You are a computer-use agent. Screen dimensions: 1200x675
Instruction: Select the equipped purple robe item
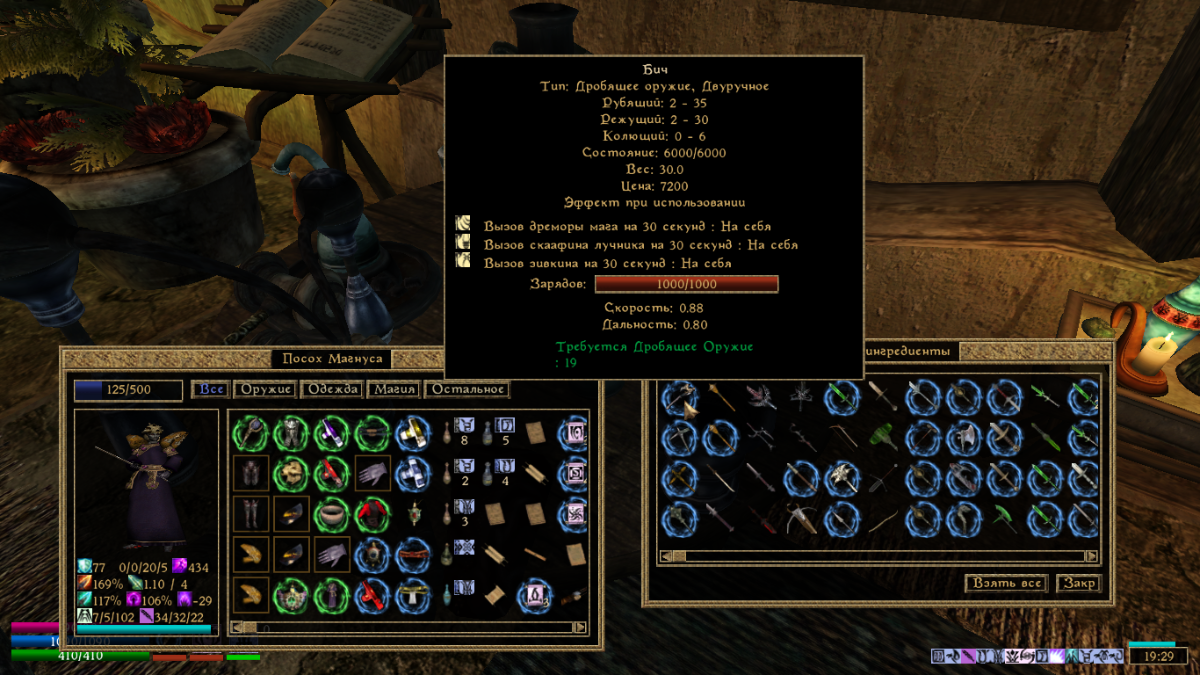click(x=331, y=595)
